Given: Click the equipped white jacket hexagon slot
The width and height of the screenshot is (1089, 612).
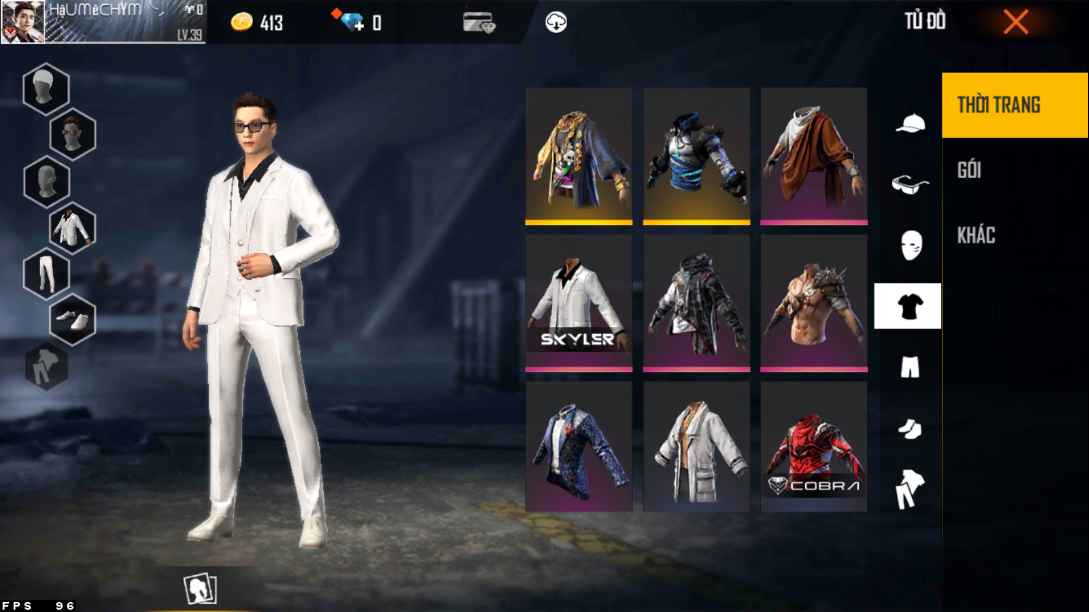Looking at the screenshot, I should (x=72, y=227).
